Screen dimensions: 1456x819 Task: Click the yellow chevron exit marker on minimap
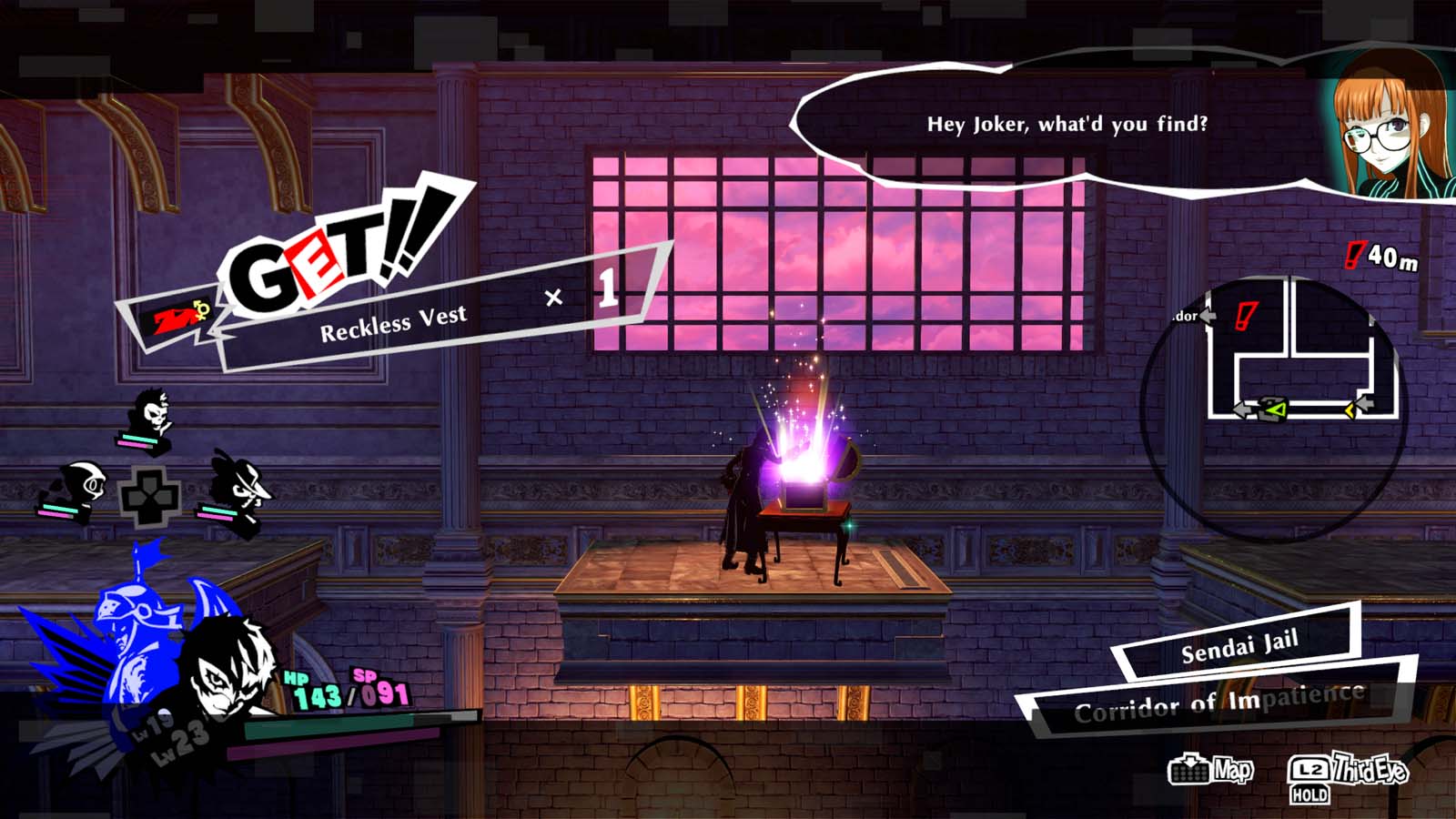tap(1350, 410)
